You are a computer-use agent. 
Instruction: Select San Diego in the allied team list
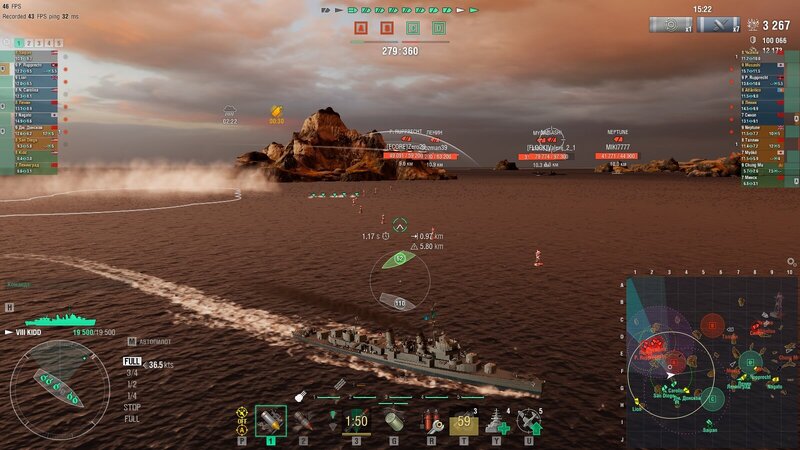(x=27, y=140)
